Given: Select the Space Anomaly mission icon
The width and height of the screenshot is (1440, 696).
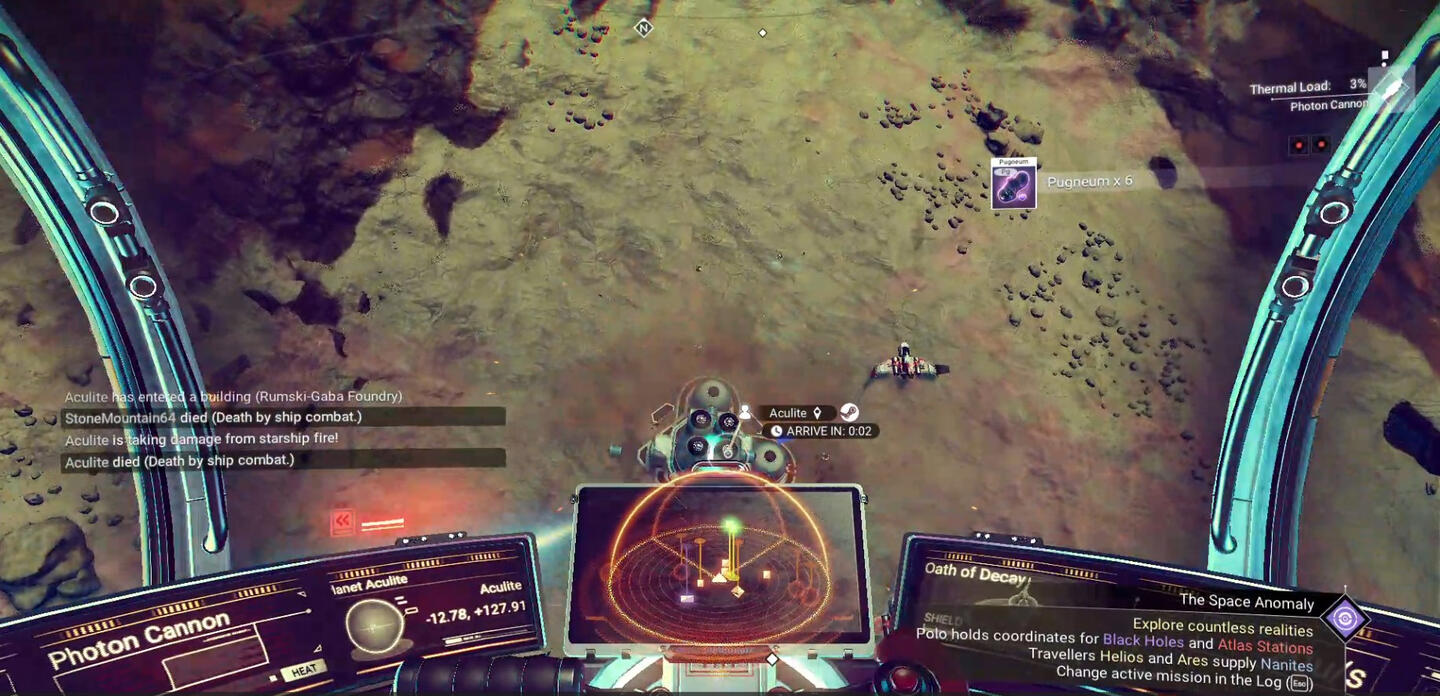Looking at the screenshot, I should [1344, 619].
